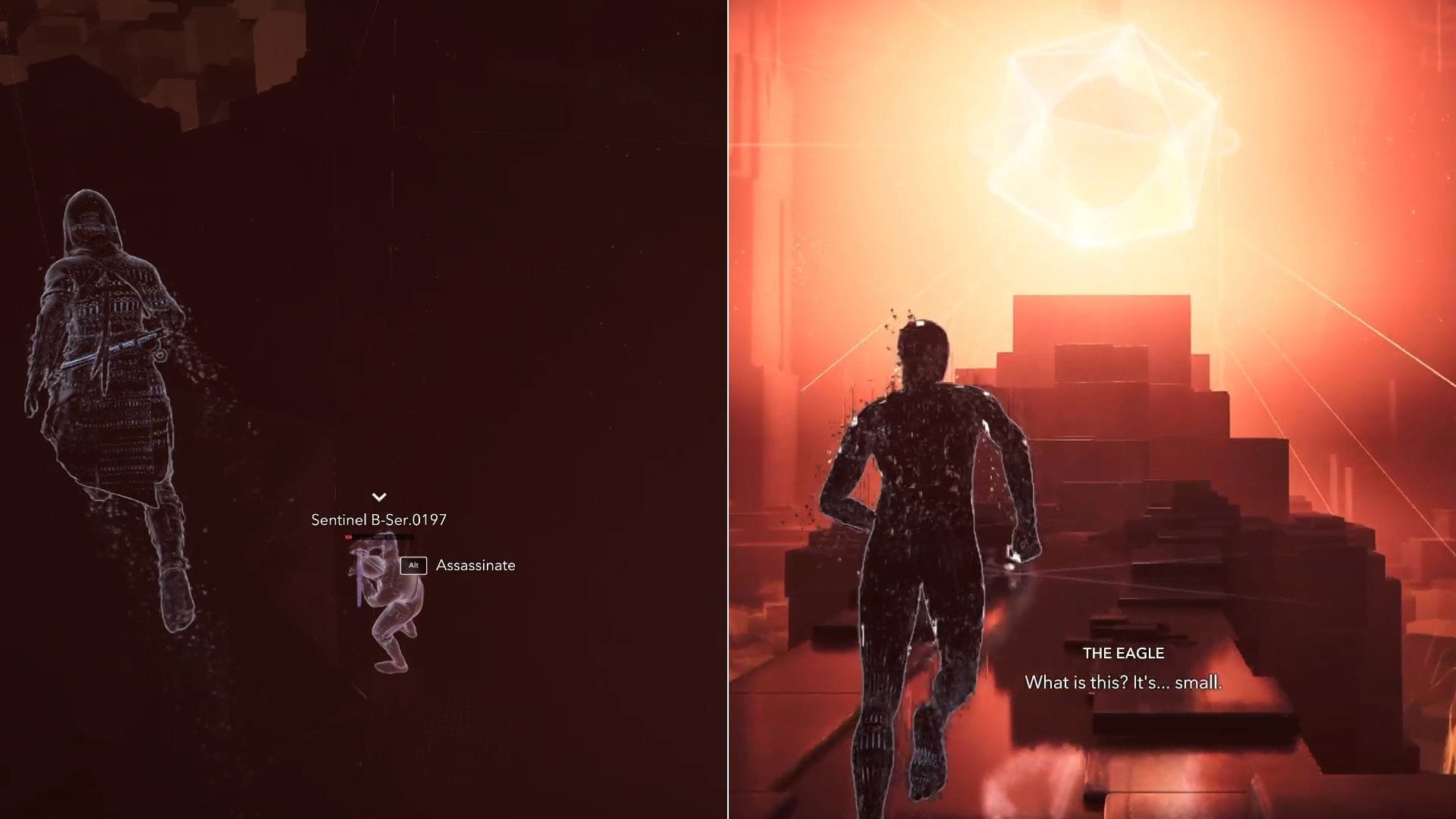Click the Sentinel's red health bar

point(379,535)
